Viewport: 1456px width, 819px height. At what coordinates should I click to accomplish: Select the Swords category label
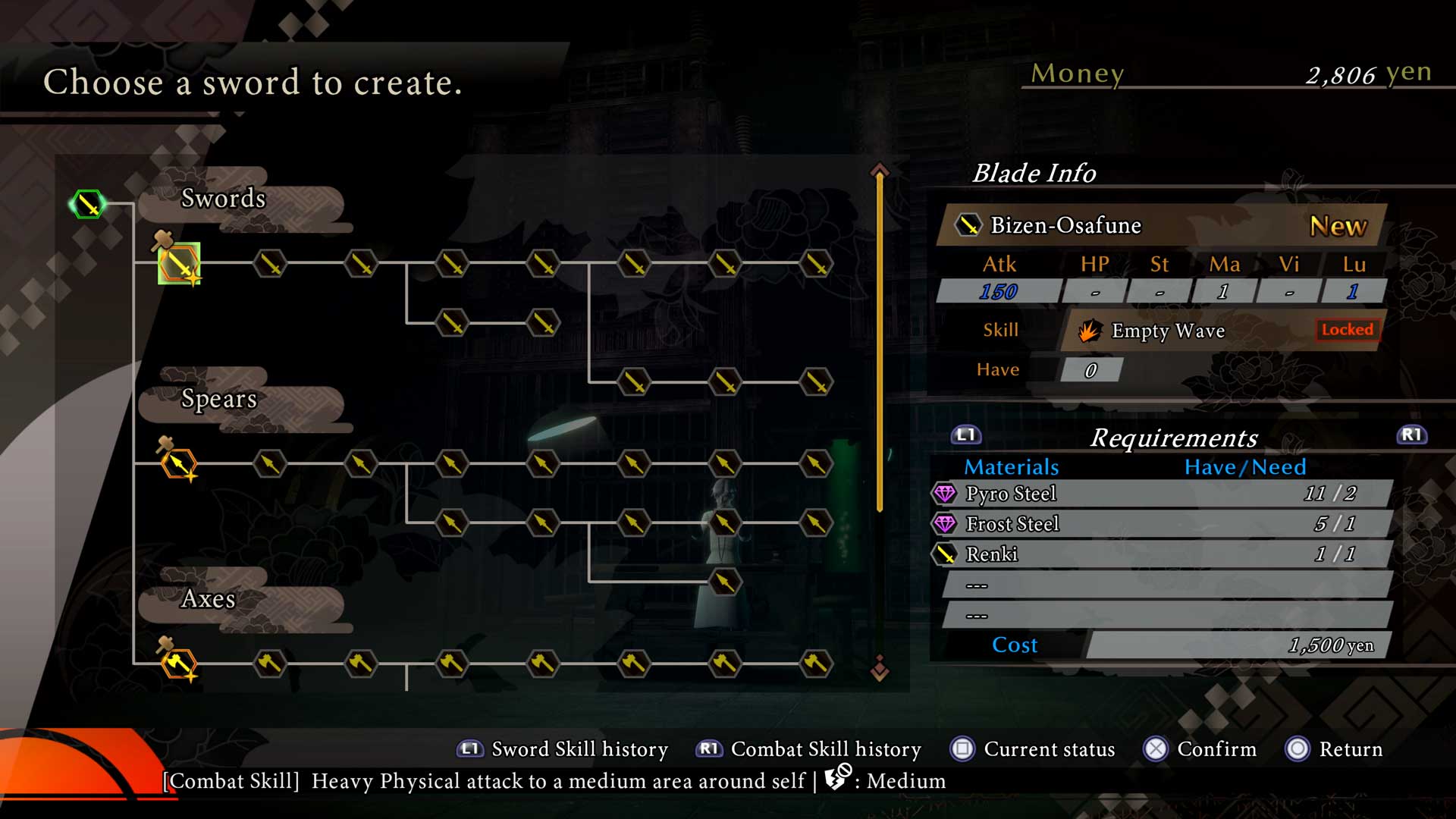(x=224, y=199)
